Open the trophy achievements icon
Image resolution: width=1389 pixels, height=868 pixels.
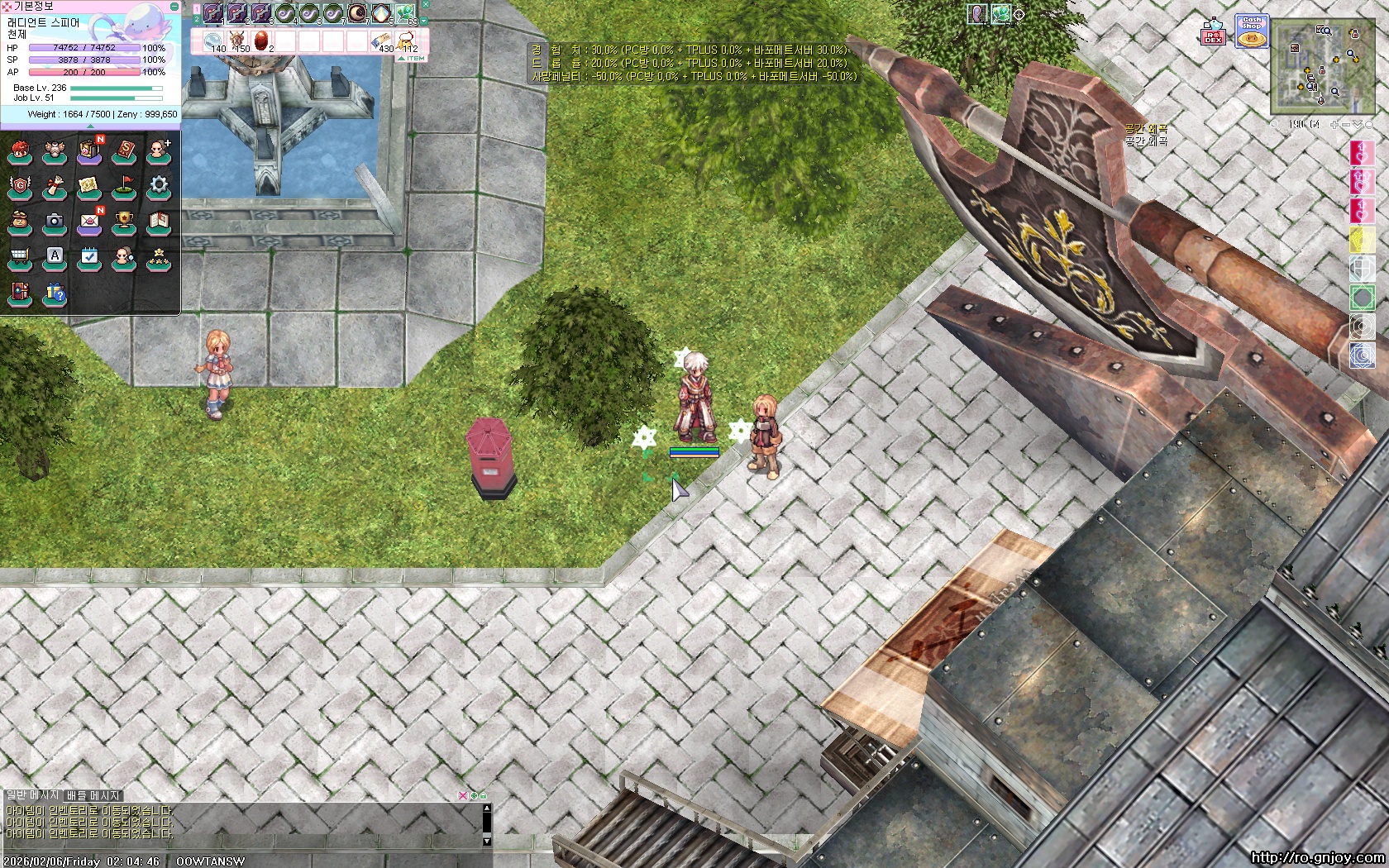(x=124, y=222)
